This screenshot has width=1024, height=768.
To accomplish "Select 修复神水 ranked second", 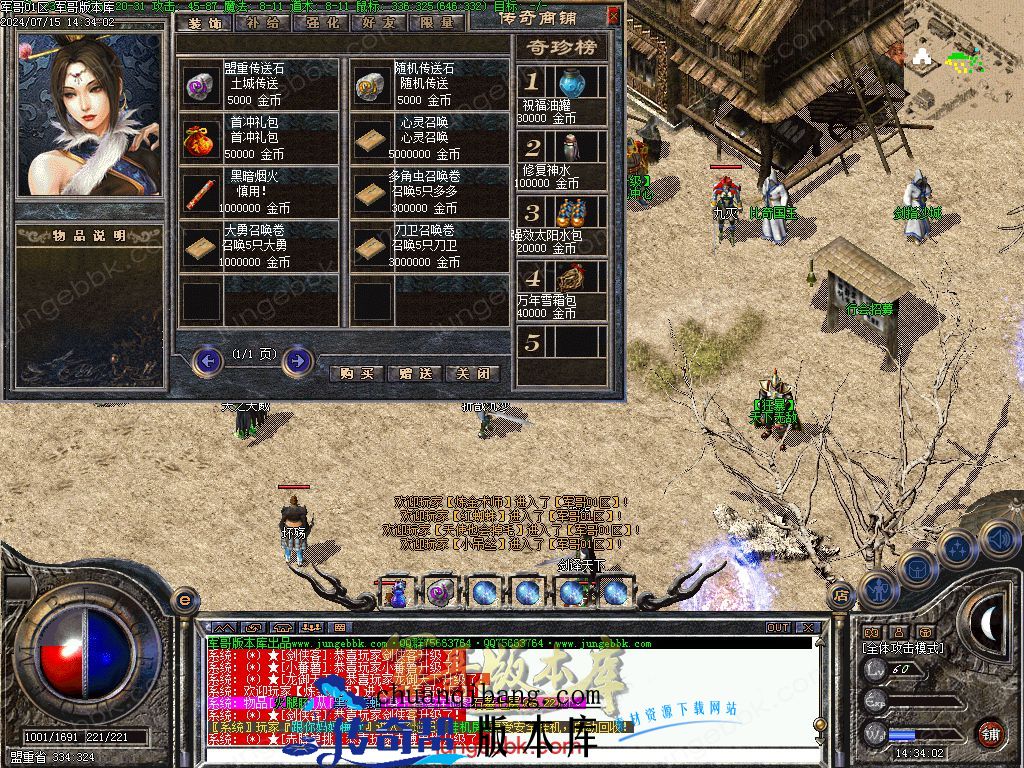I will (x=570, y=147).
